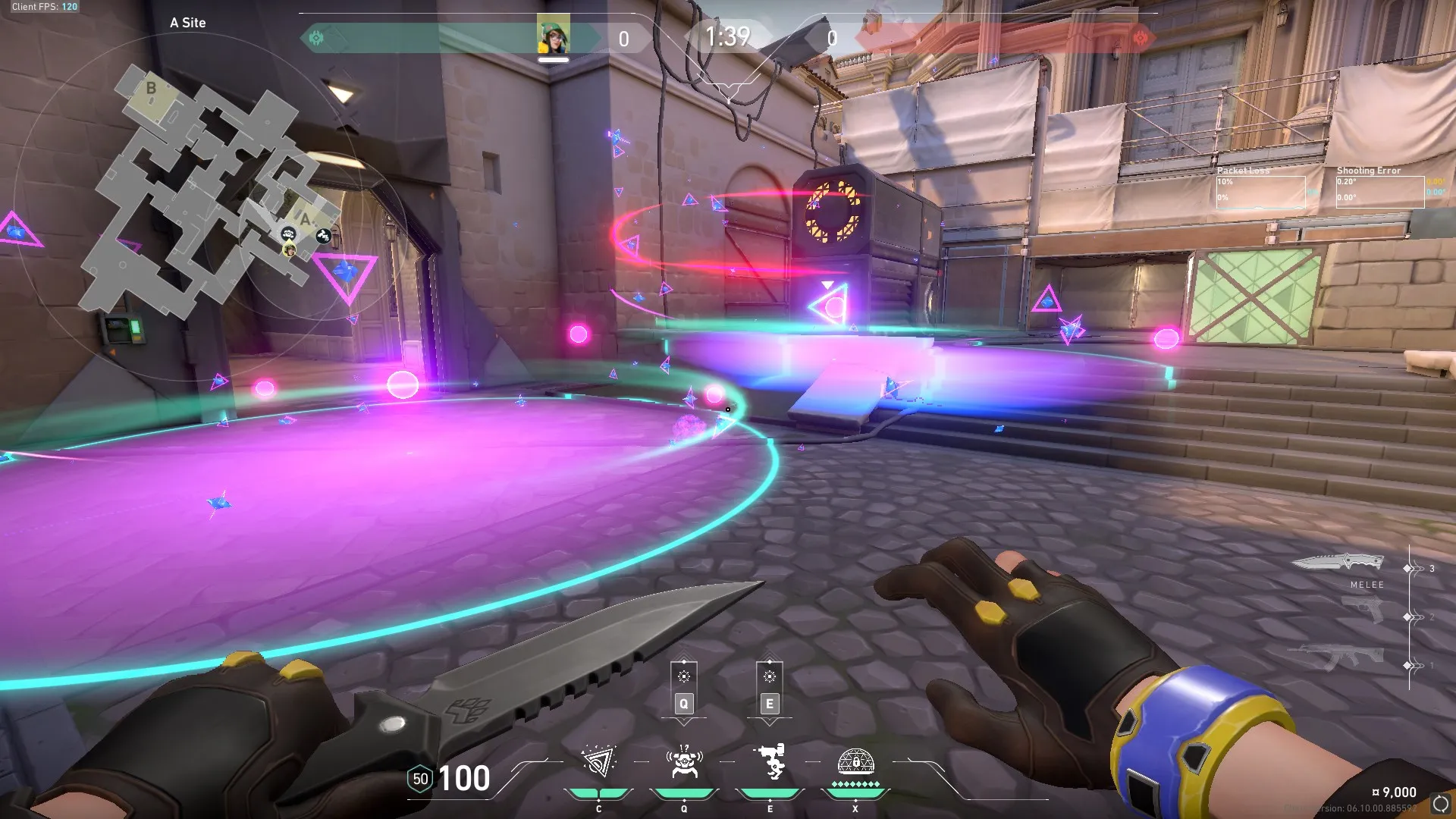Activate the Nanoswarm ability icon
This screenshot has height=819, width=1456.
(598, 762)
